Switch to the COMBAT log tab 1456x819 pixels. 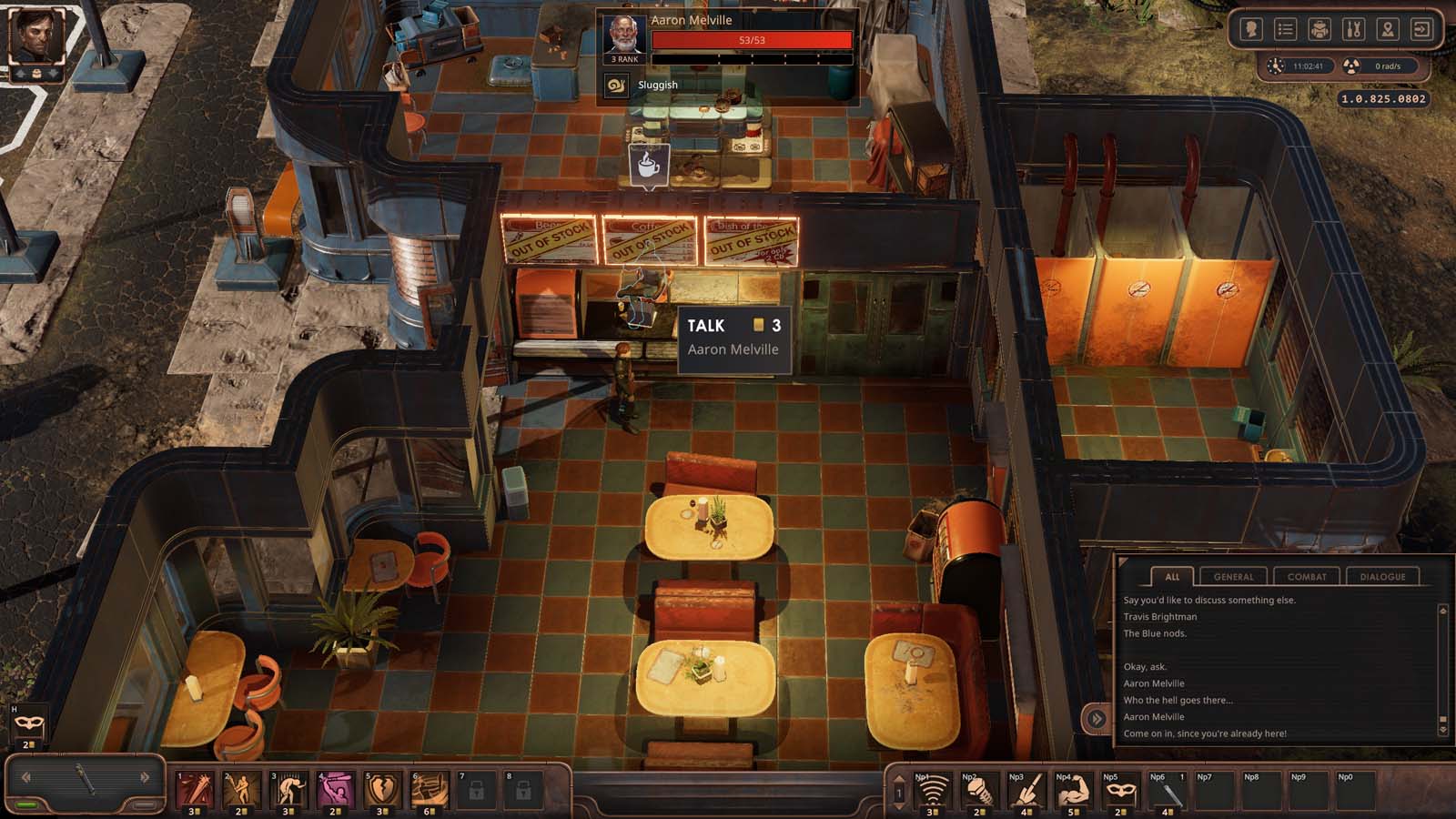[x=1307, y=576]
